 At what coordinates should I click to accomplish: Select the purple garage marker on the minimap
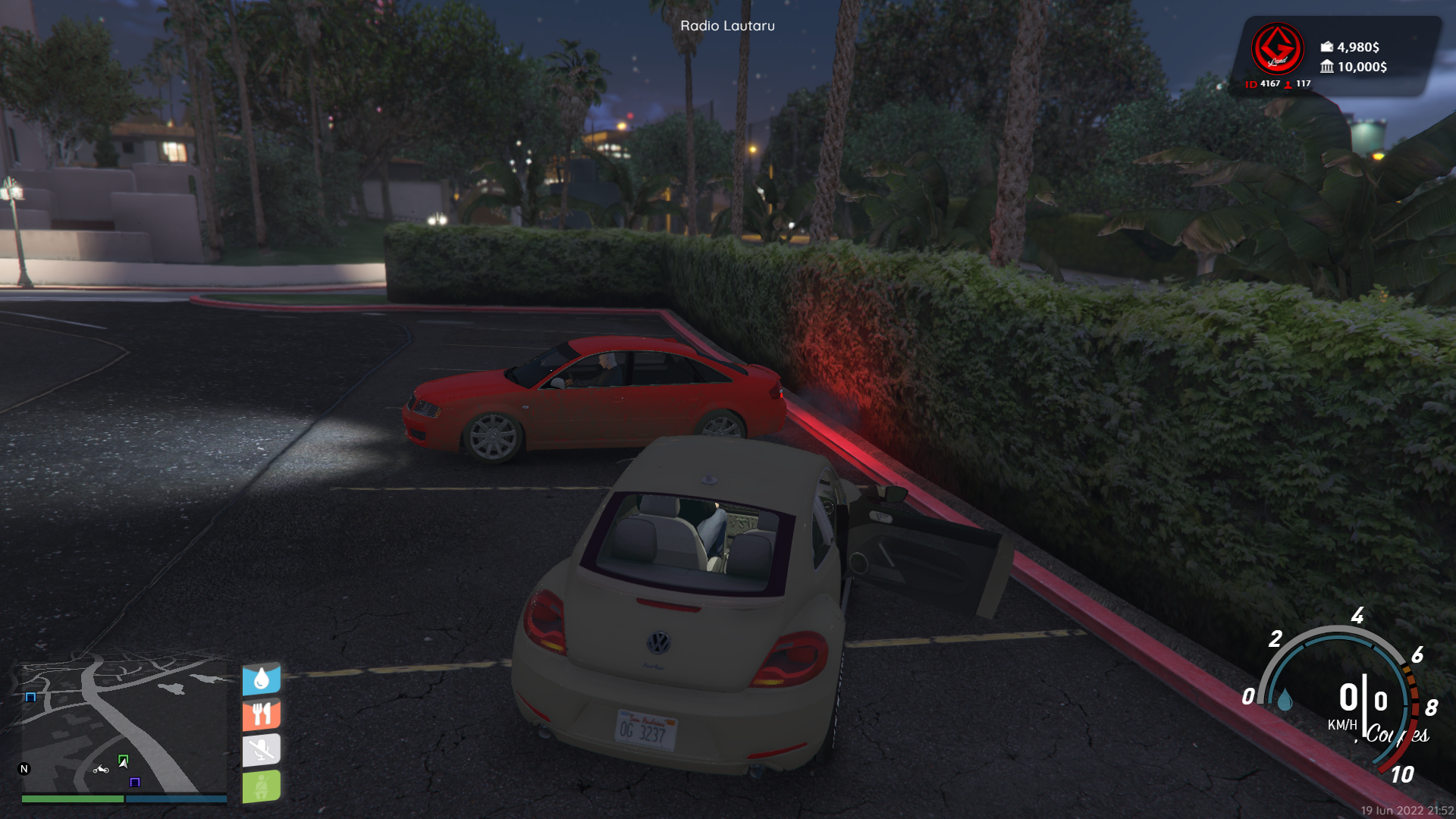pyautogui.click(x=135, y=782)
